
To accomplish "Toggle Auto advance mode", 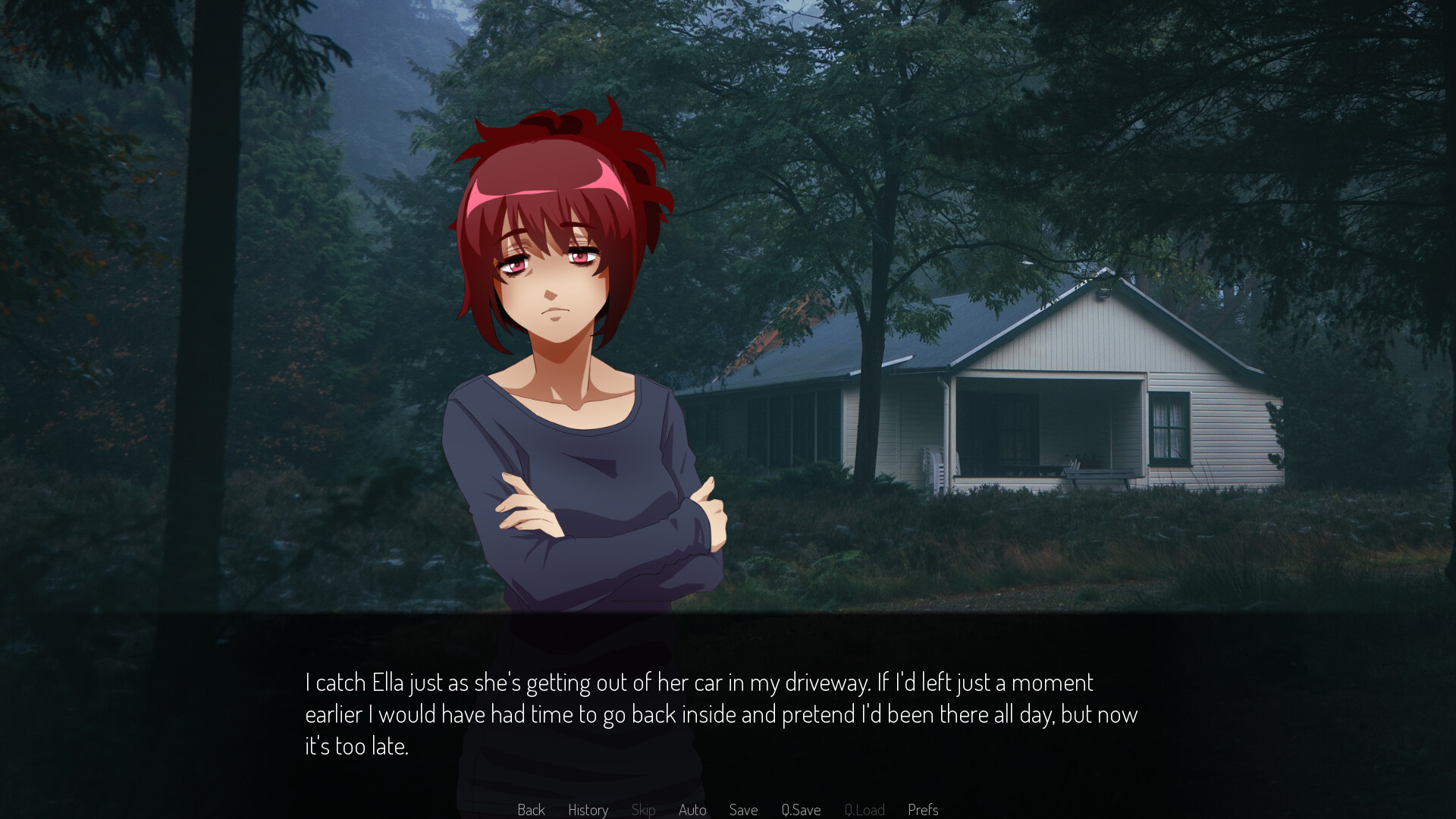I will click(x=692, y=809).
